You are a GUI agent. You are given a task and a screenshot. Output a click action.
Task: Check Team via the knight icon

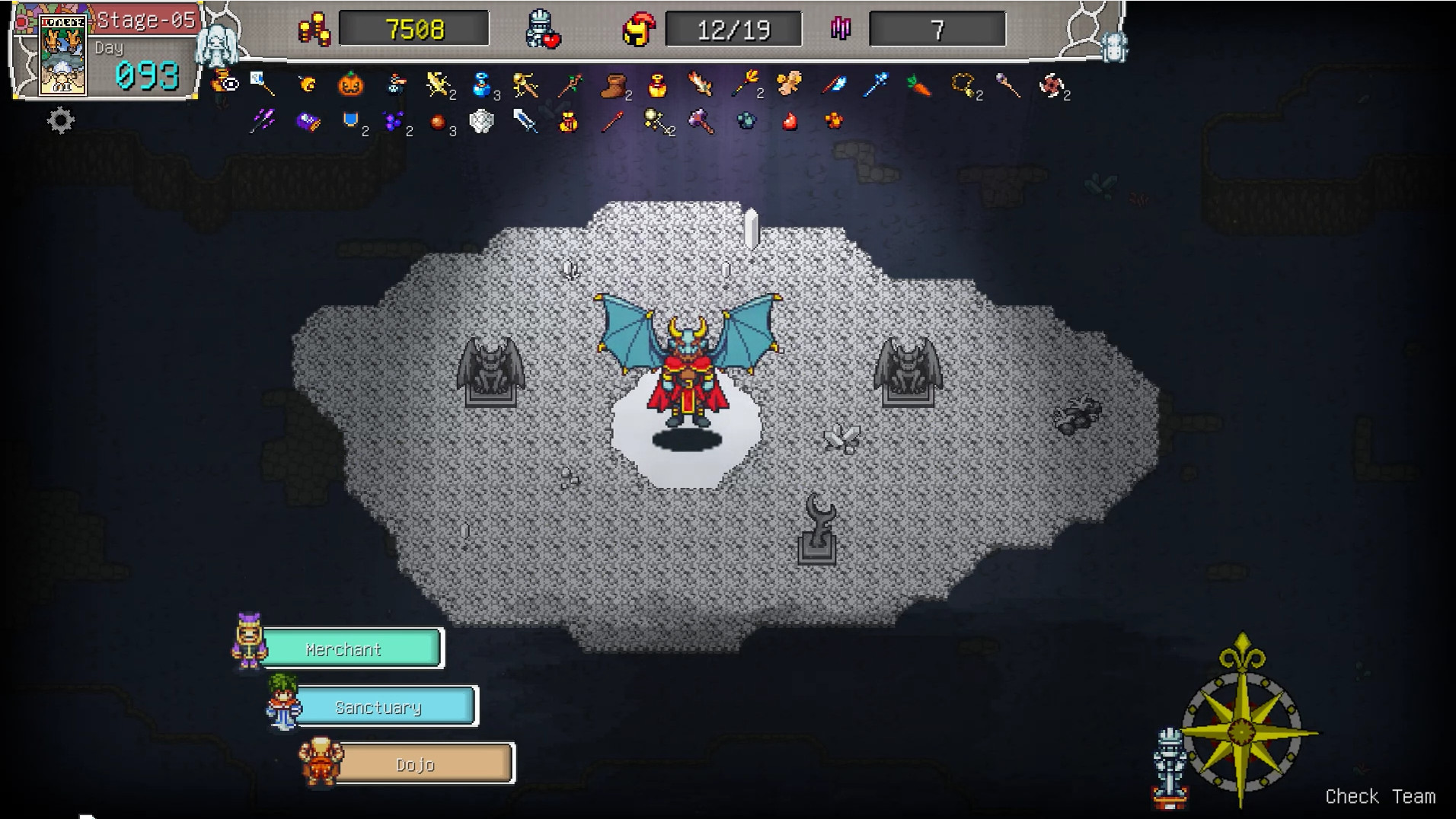click(x=1169, y=765)
